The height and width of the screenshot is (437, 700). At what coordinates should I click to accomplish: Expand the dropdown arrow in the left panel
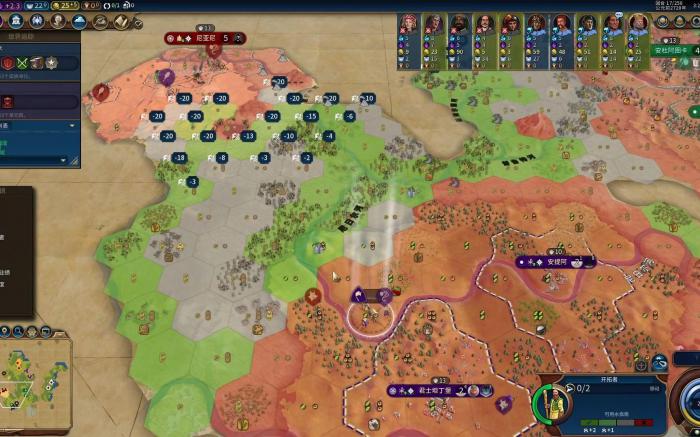[72, 126]
